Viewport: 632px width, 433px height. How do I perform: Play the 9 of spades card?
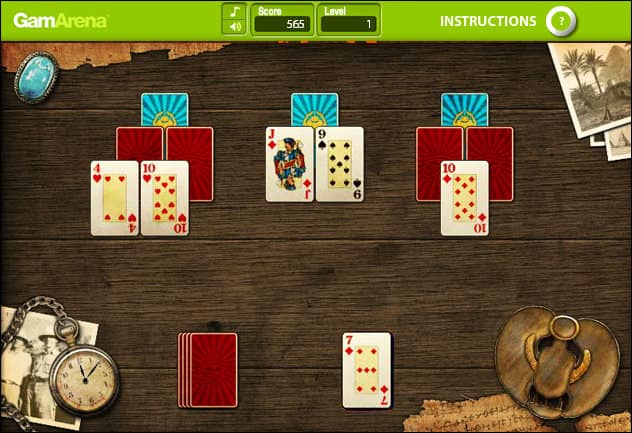point(340,164)
